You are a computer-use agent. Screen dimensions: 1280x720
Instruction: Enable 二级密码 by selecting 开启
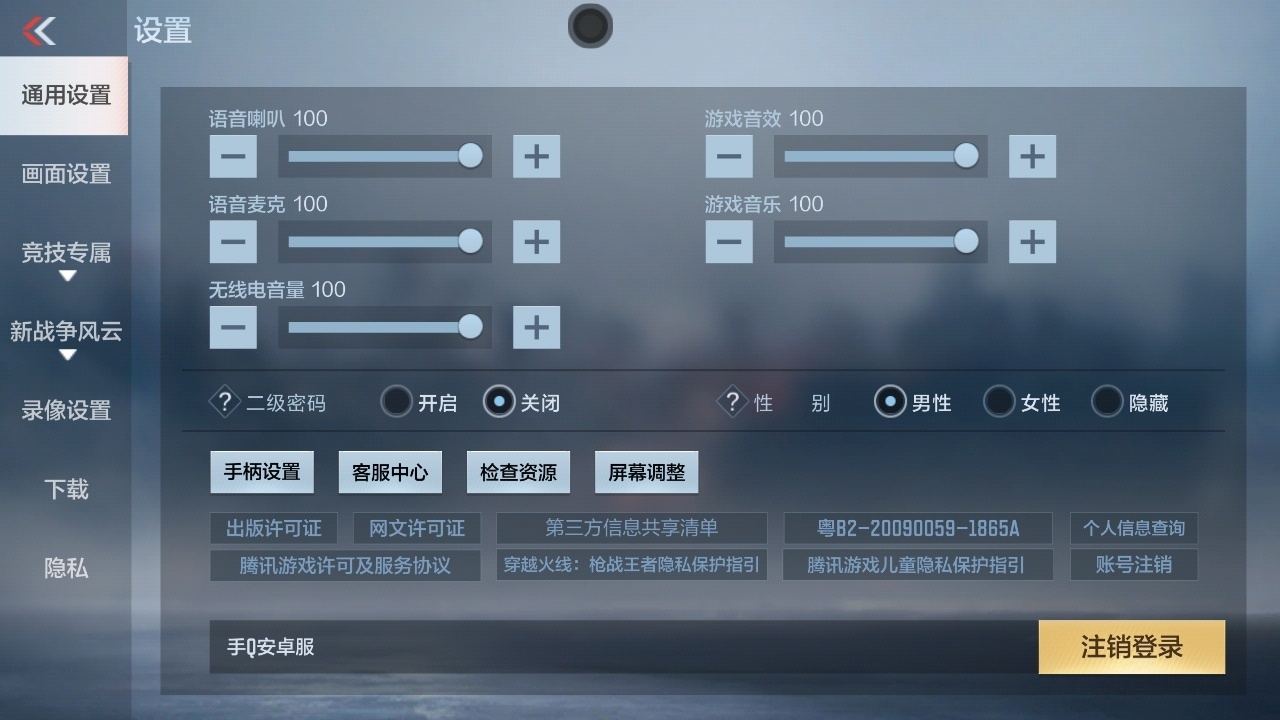tap(396, 401)
